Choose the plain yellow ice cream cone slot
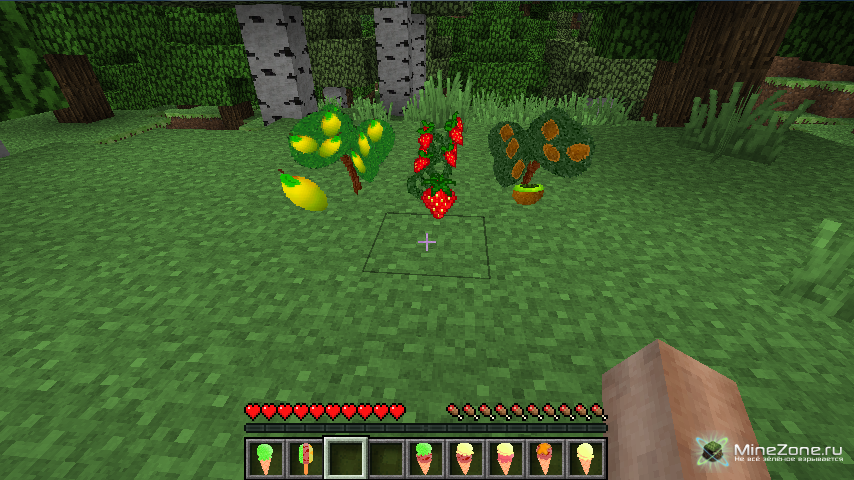The image size is (854, 480). click(x=585, y=459)
